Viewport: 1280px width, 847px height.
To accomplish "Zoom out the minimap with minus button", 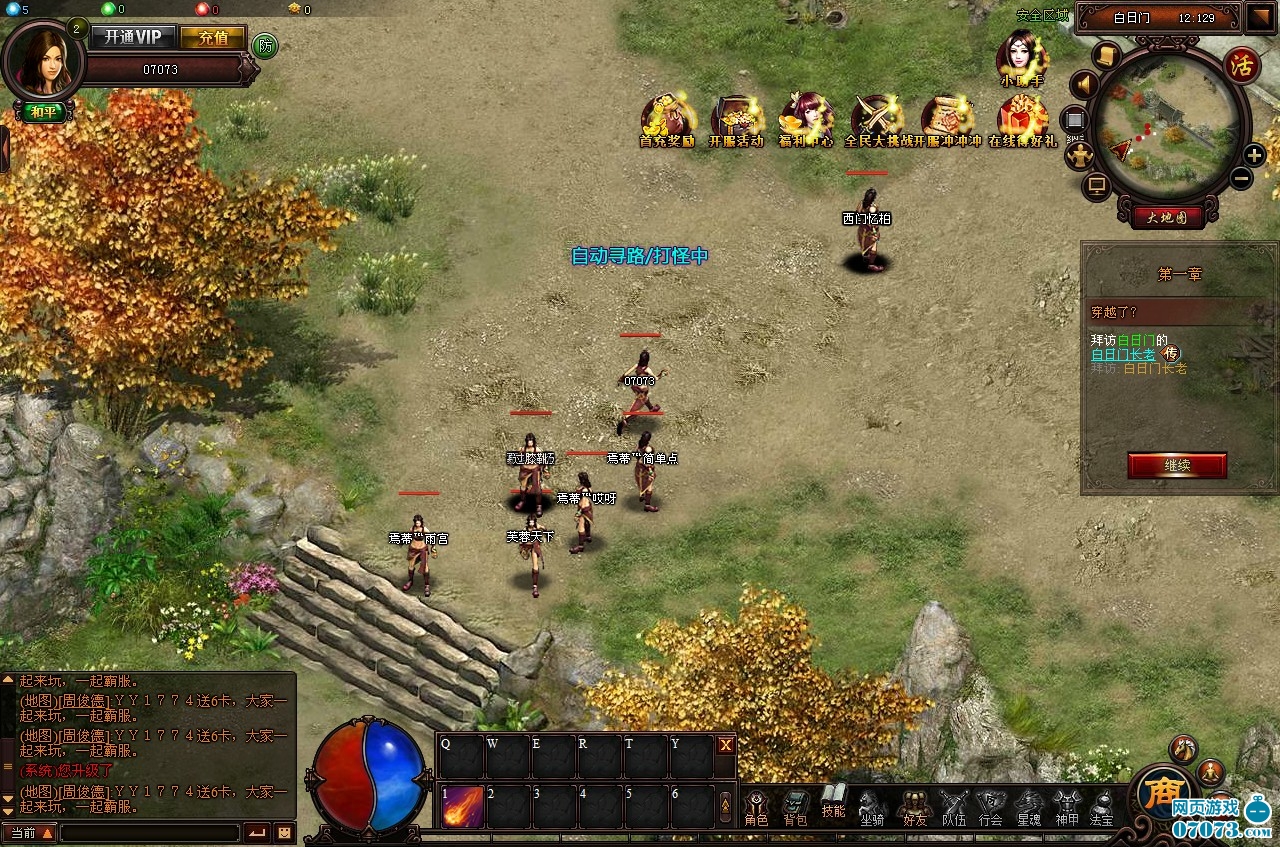I will (x=1241, y=179).
